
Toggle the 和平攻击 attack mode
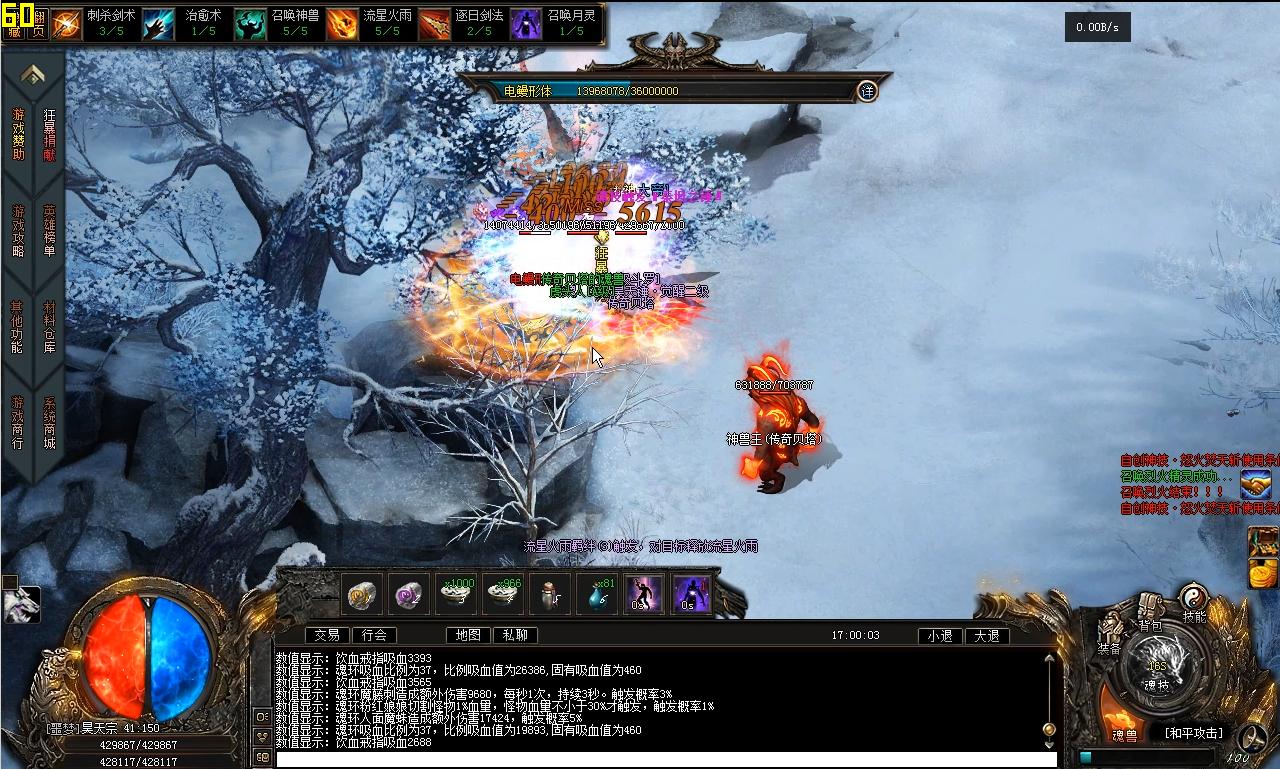(1194, 733)
